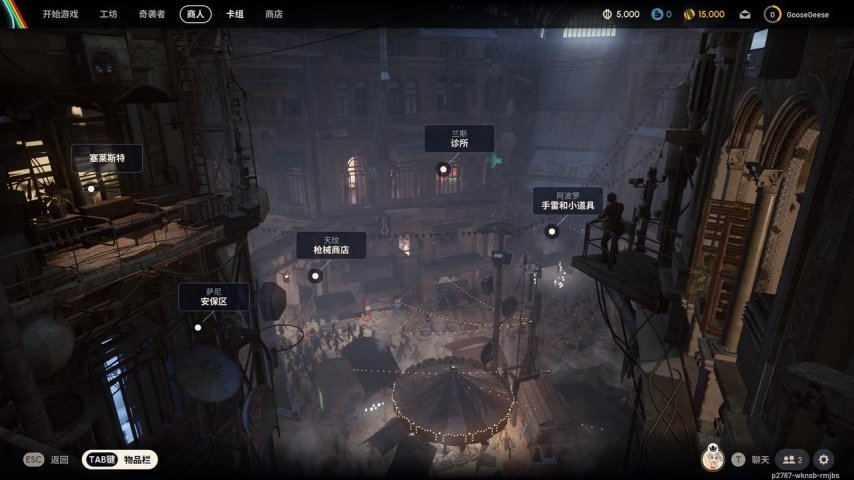
Task: Open the settings gear icon
Action: pyautogui.click(x=824, y=459)
